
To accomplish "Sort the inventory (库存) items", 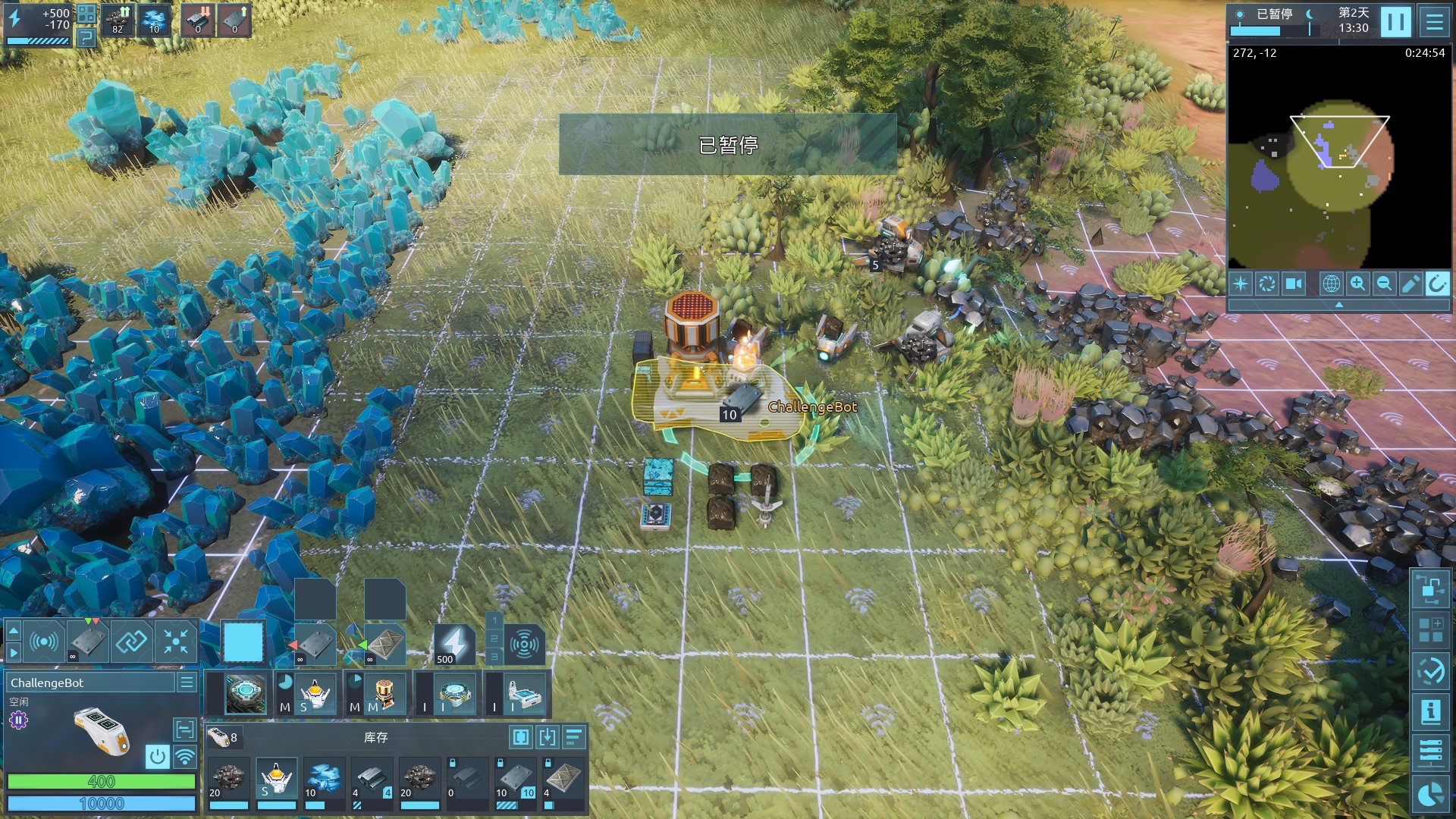I will point(574,737).
